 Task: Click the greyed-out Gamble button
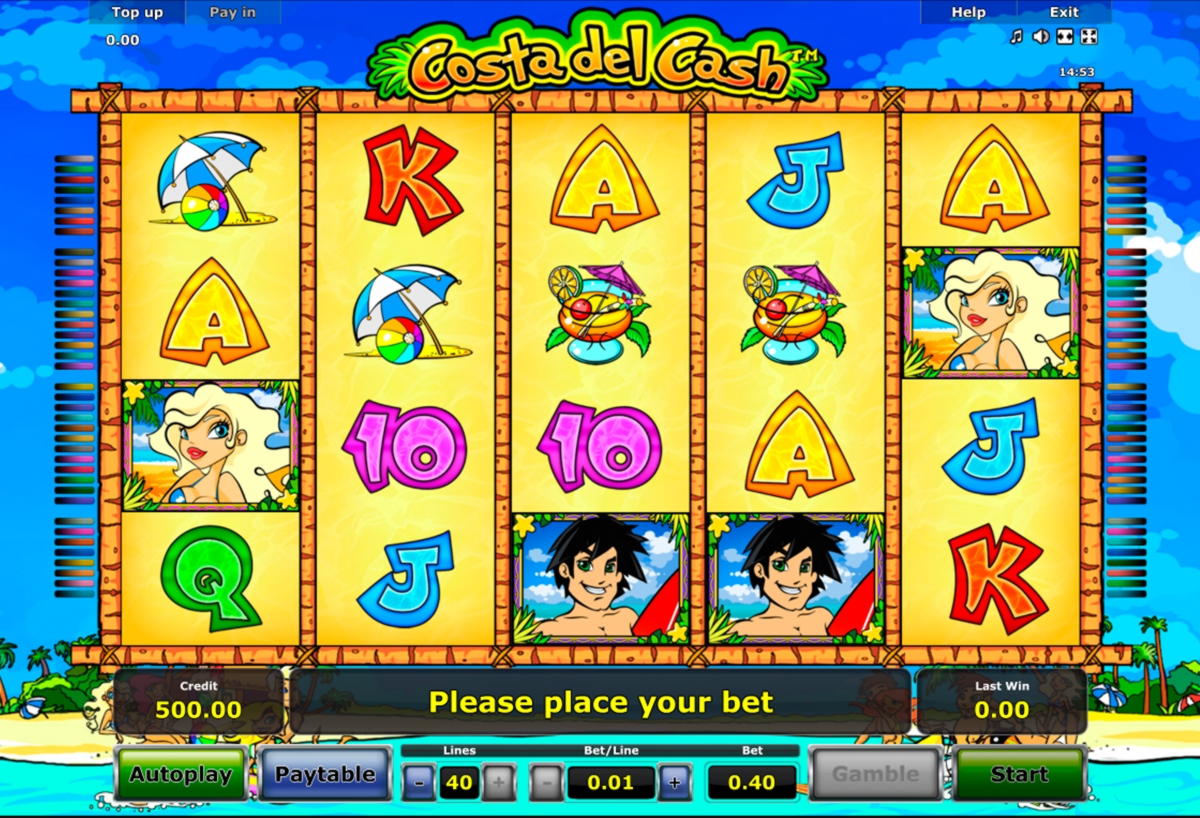(875, 774)
